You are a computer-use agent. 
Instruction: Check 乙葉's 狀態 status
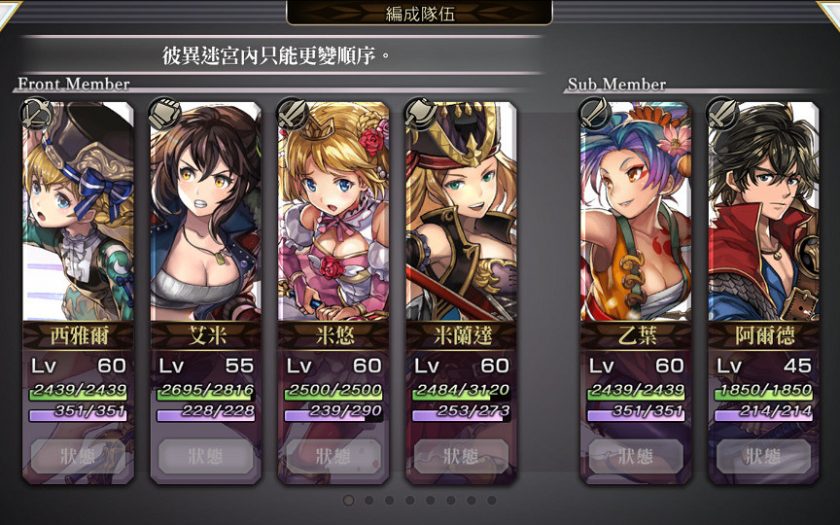click(x=635, y=457)
